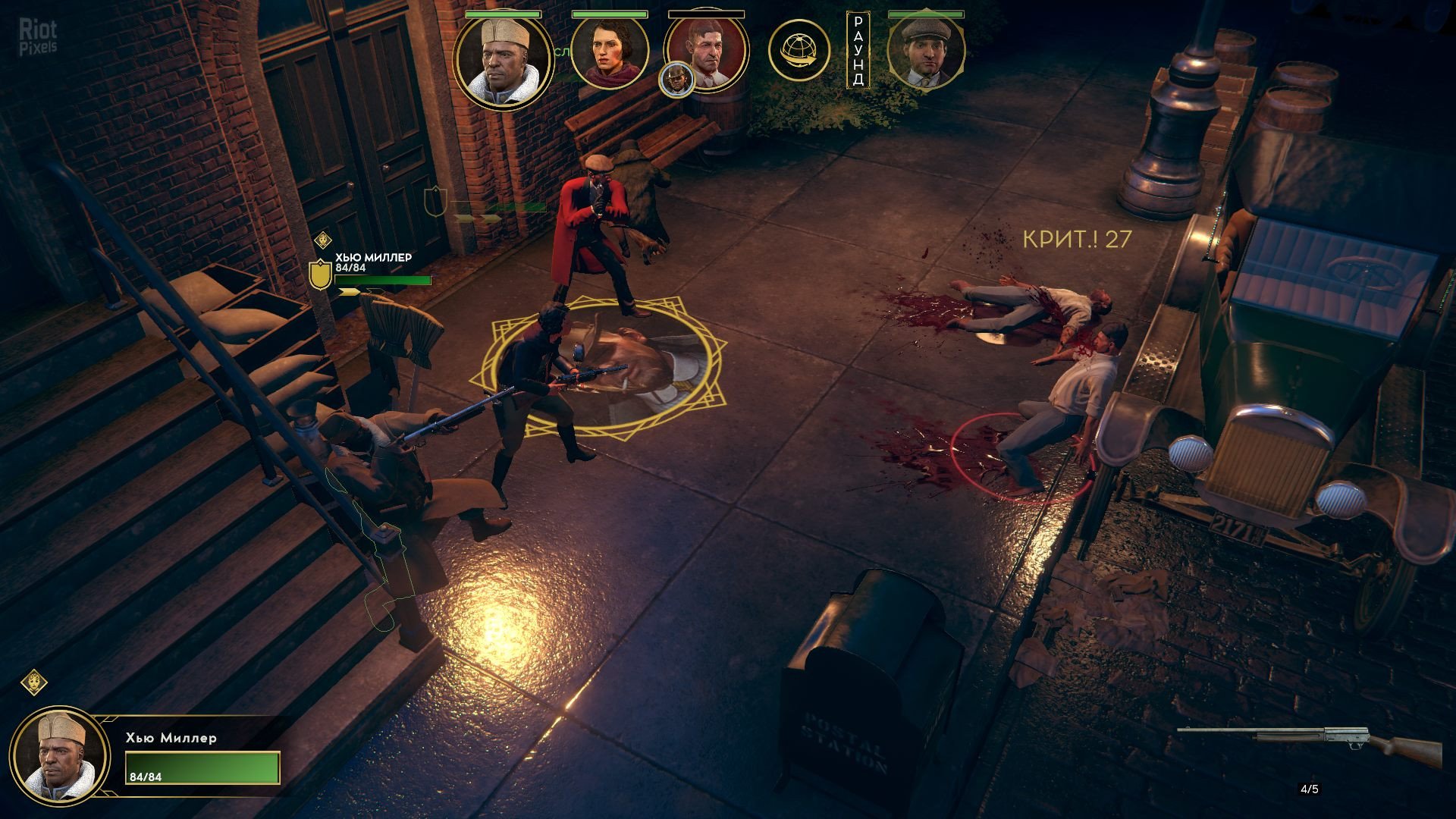Click the diamond emblem above Hugh Miller's bottom portrait
The image size is (1456, 819).
point(34,682)
